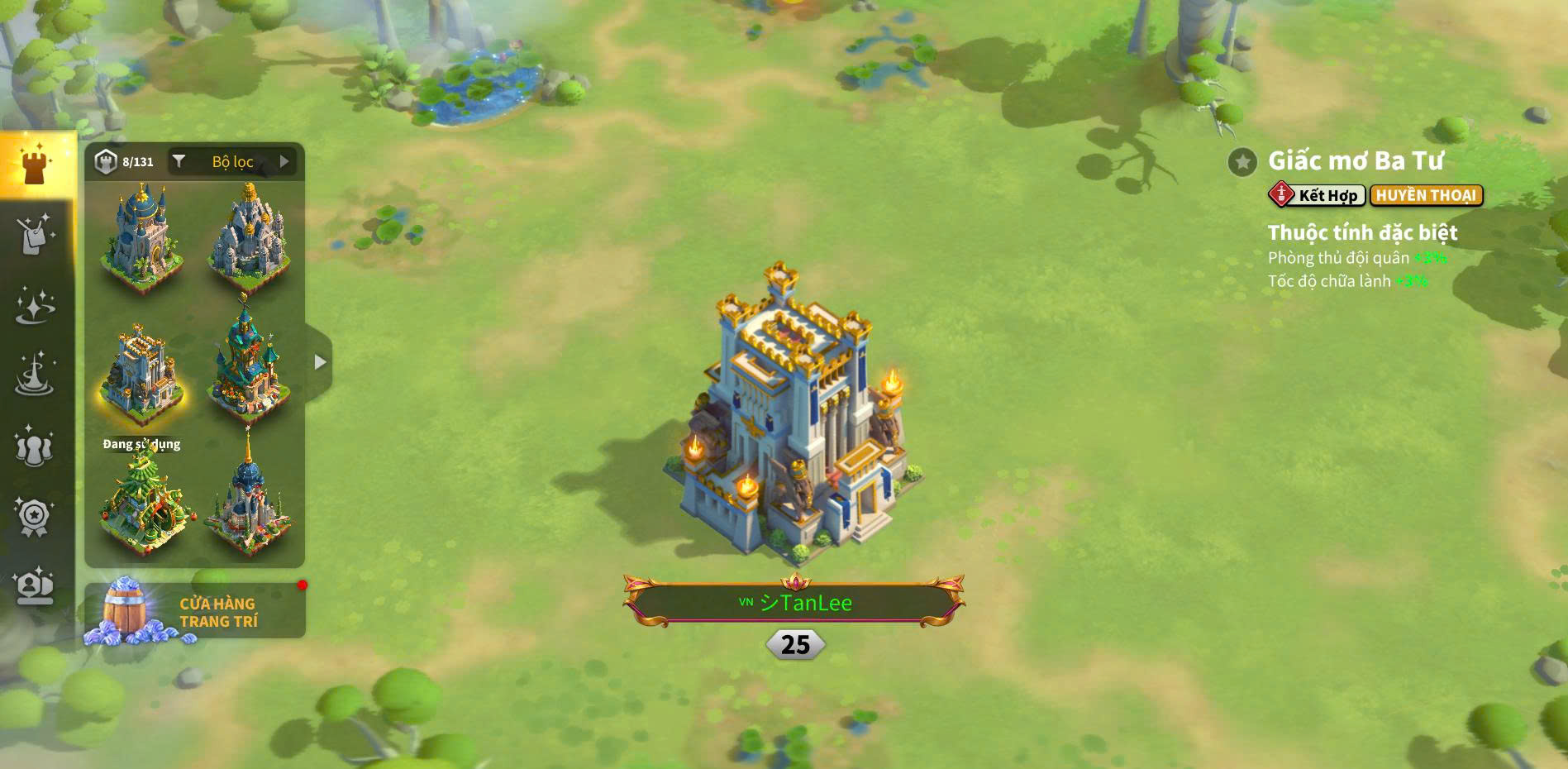
Task: Open the avatar portrait frame tab
Action: click(x=35, y=586)
